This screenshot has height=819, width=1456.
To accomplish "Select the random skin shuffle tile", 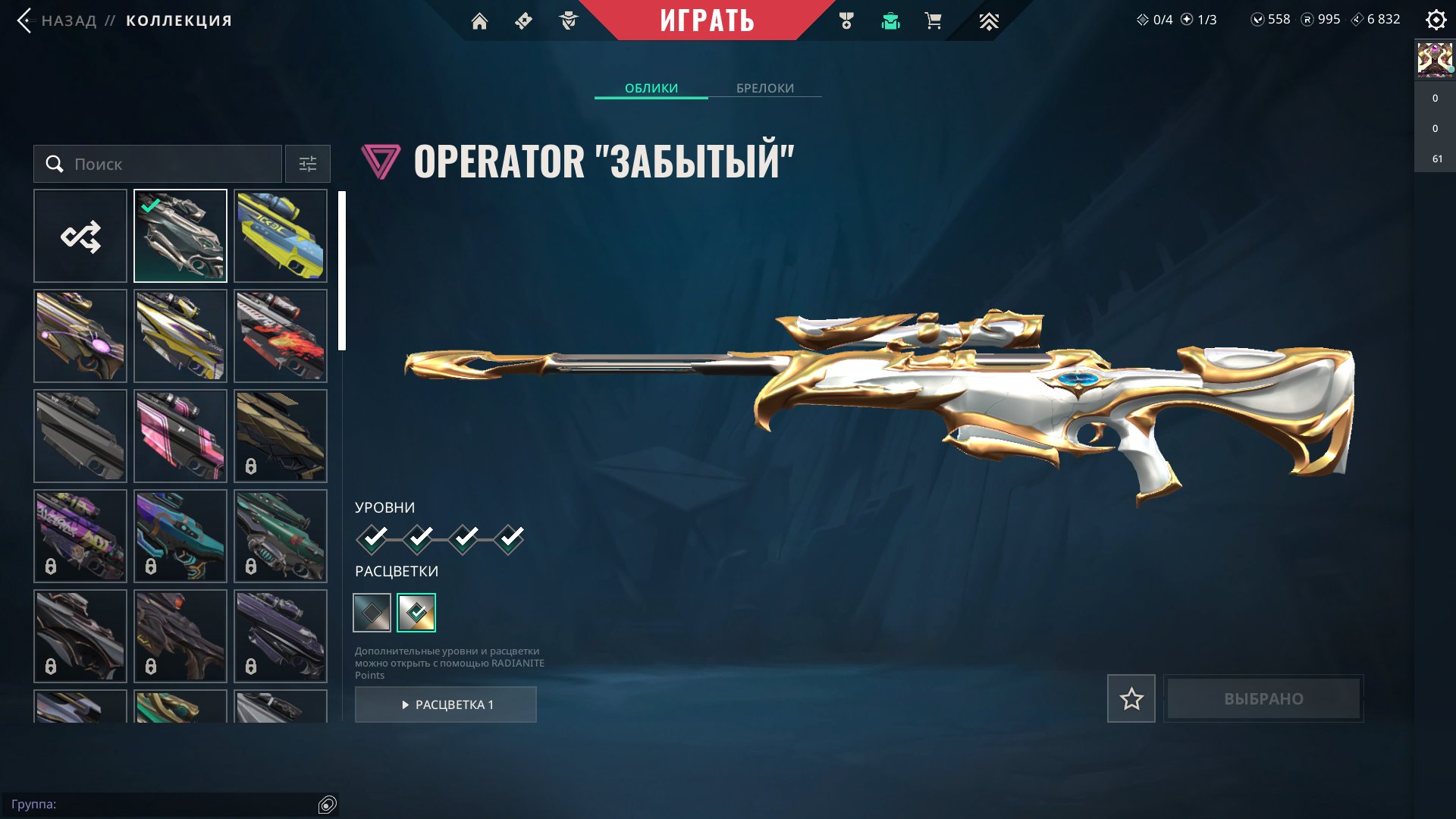I will pos(80,236).
